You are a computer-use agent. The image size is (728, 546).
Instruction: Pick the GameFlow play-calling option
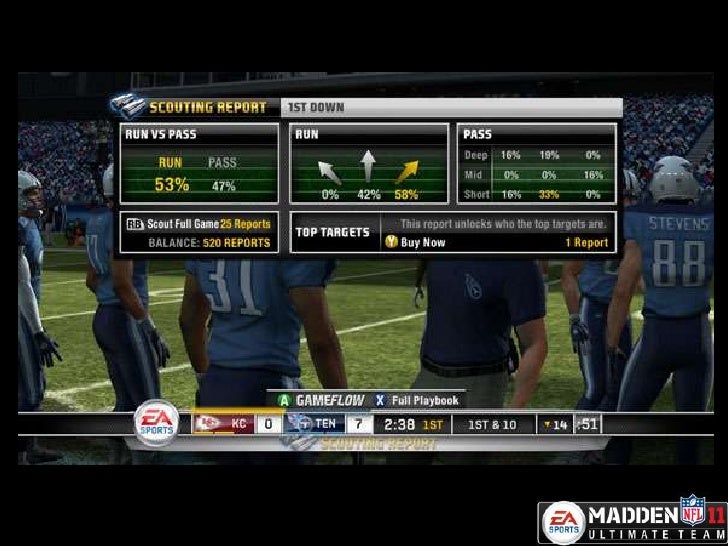click(x=318, y=400)
